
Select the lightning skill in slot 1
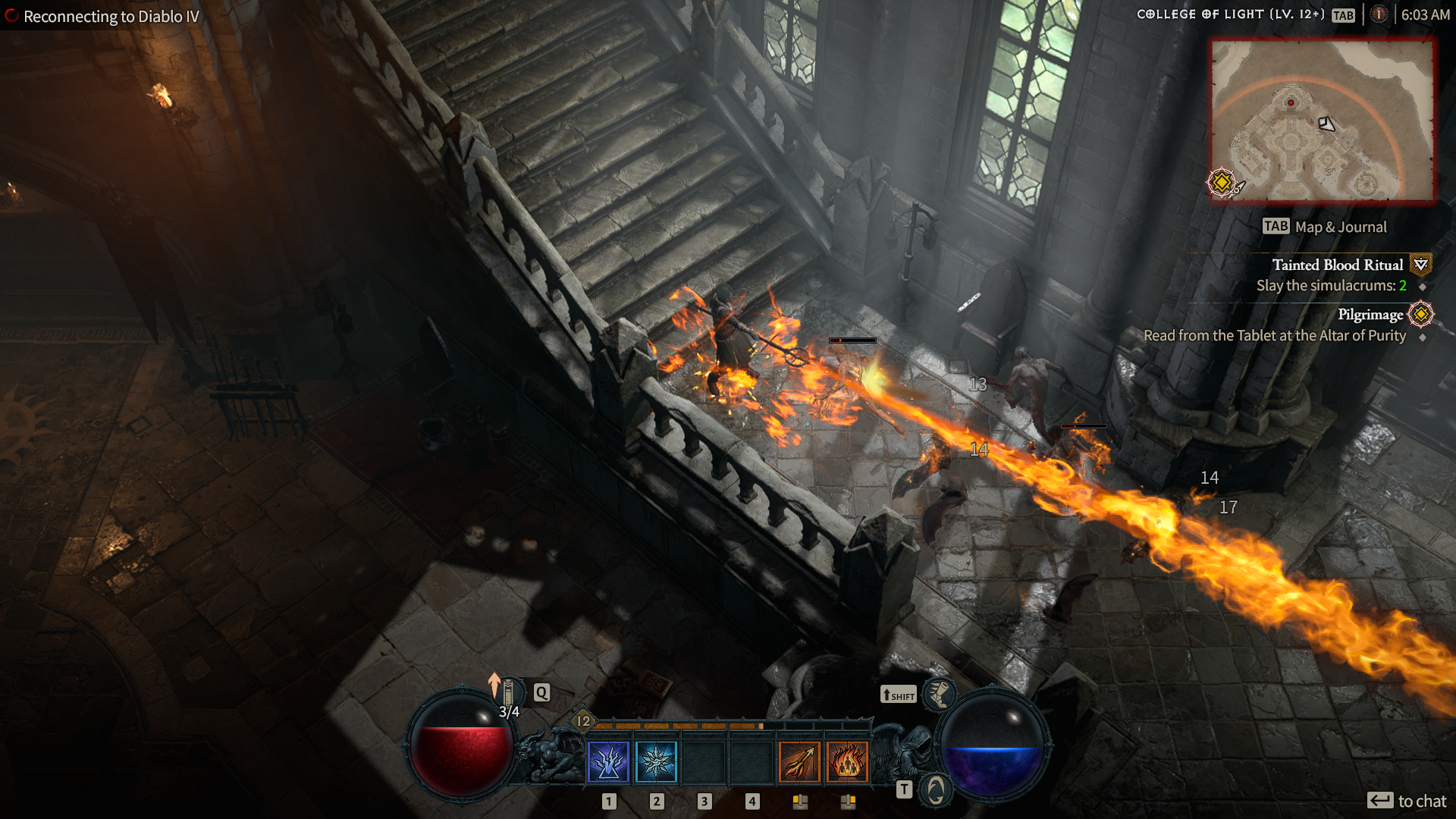[607, 761]
